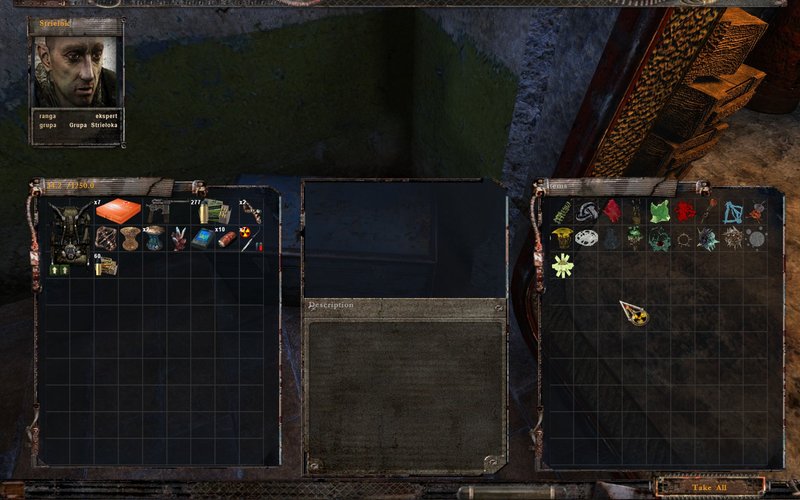Viewport: 800px width, 500px height.
Task: Pick the gray knotted ring artifact
Action: tap(587, 211)
